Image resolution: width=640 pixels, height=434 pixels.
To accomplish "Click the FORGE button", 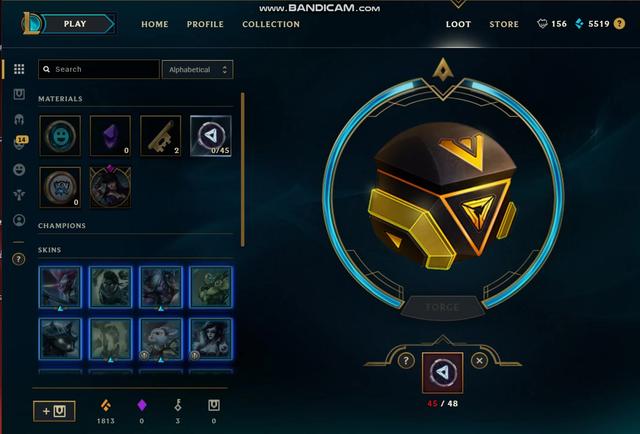I will 440,307.
